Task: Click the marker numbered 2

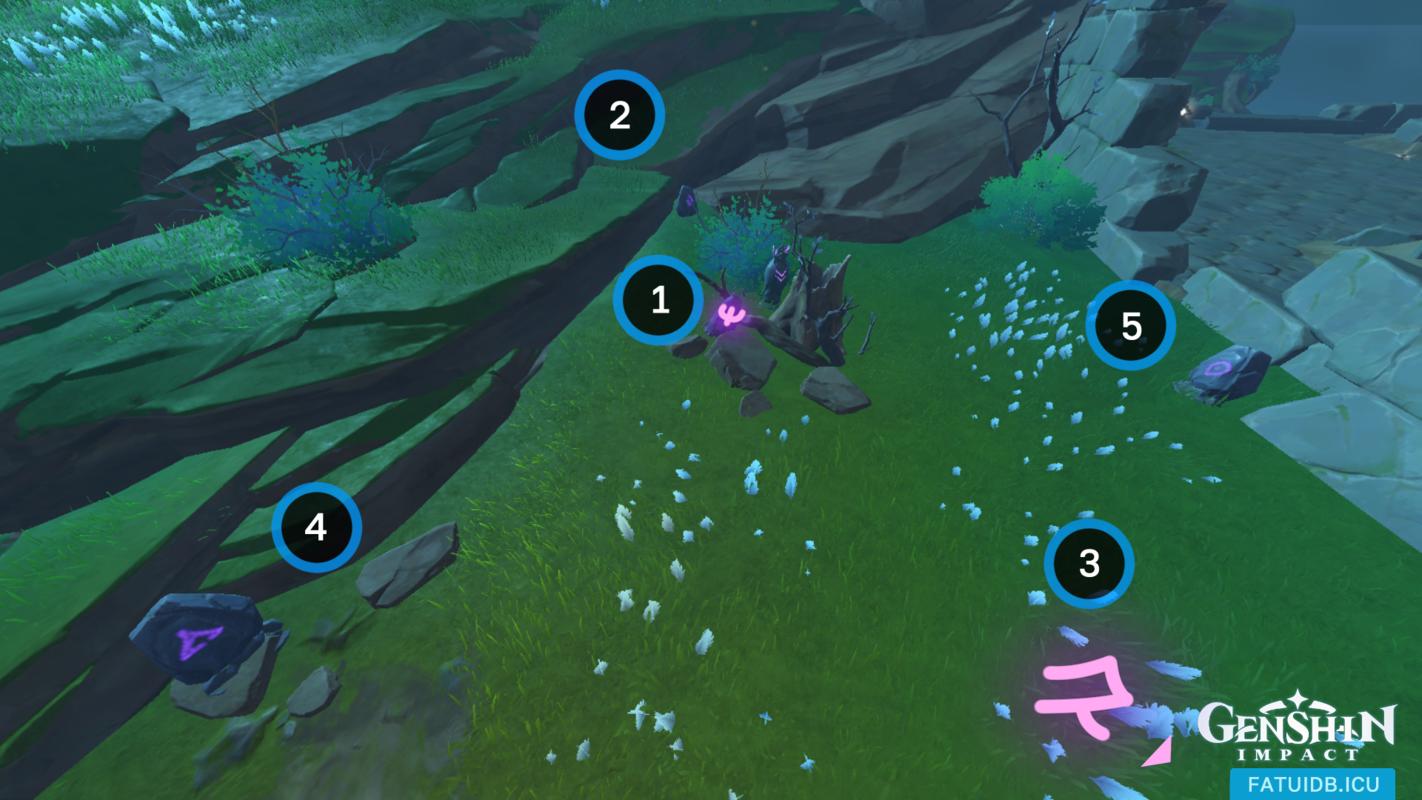Action: [x=619, y=115]
